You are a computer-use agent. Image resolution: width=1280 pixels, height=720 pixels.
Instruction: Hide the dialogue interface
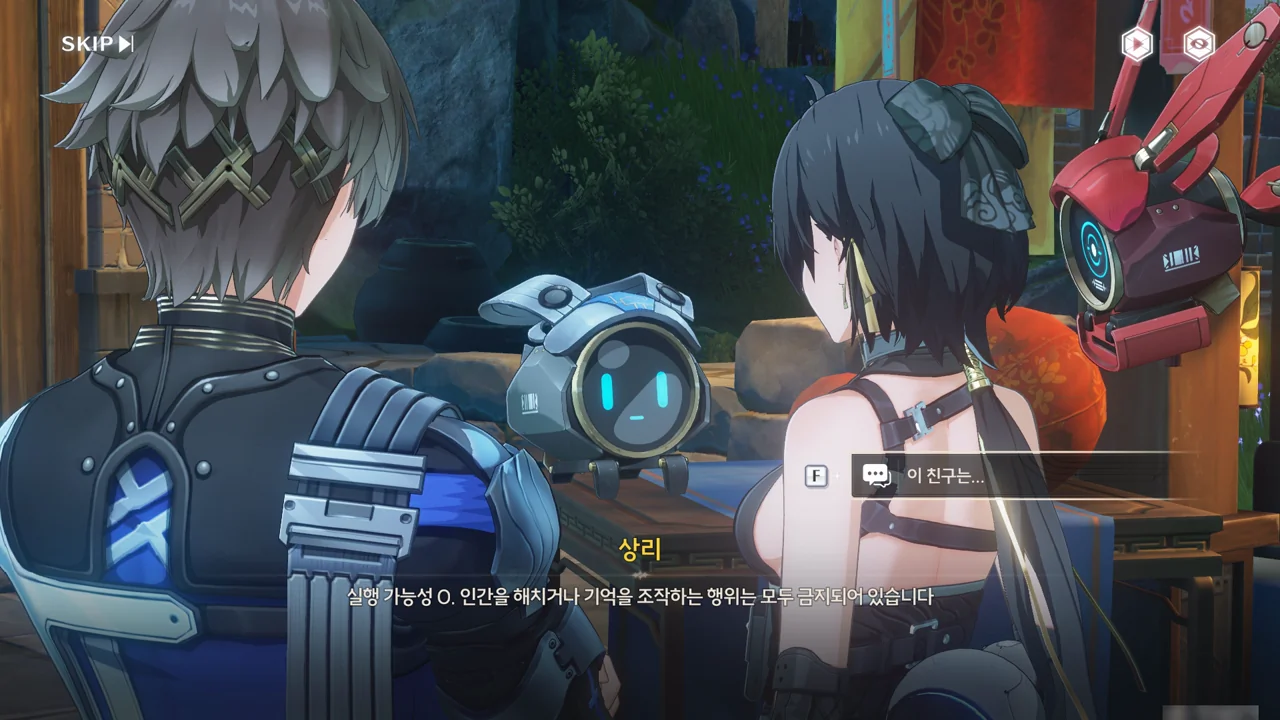click(x=1198, y=44)
